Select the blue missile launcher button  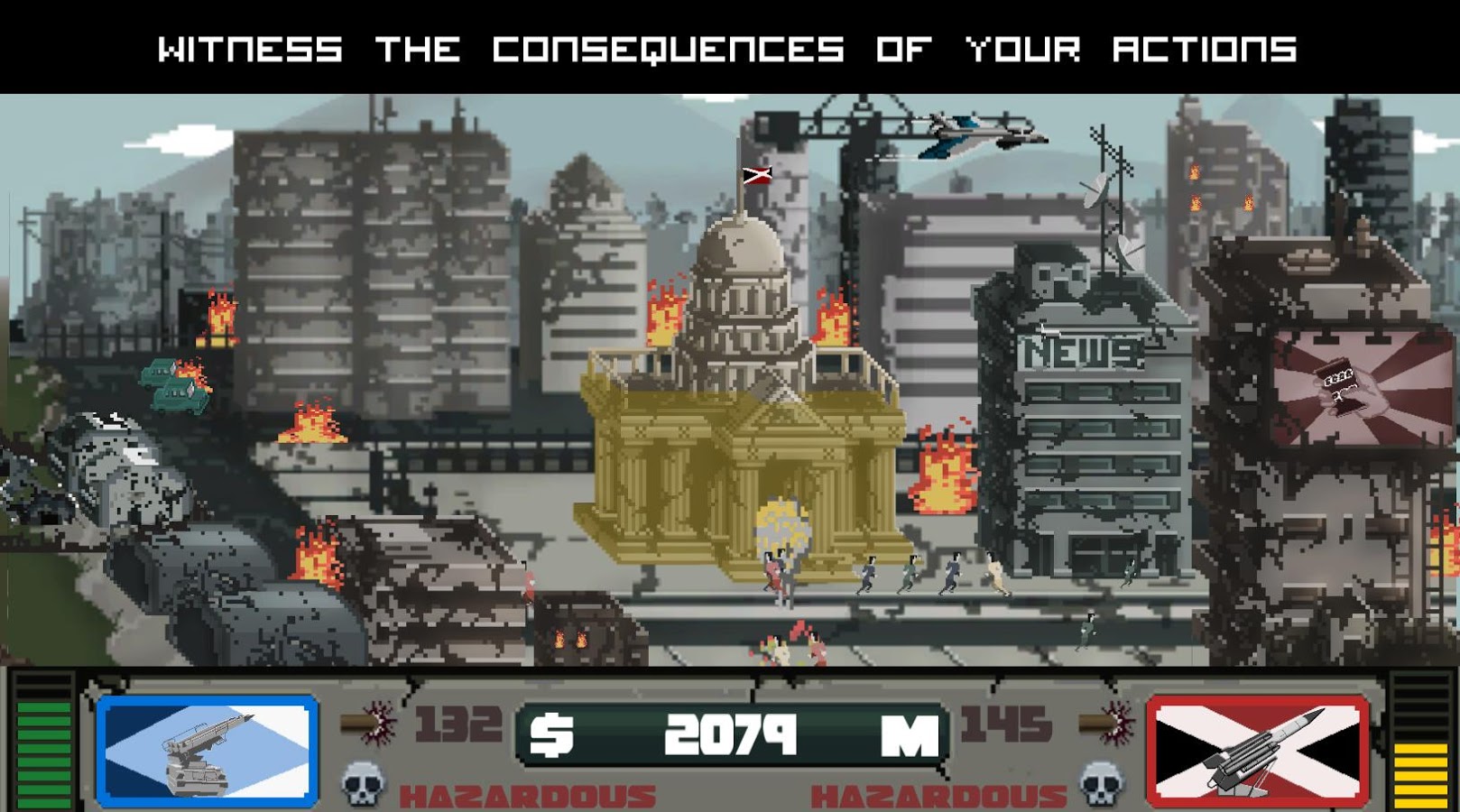click(208, 750)
